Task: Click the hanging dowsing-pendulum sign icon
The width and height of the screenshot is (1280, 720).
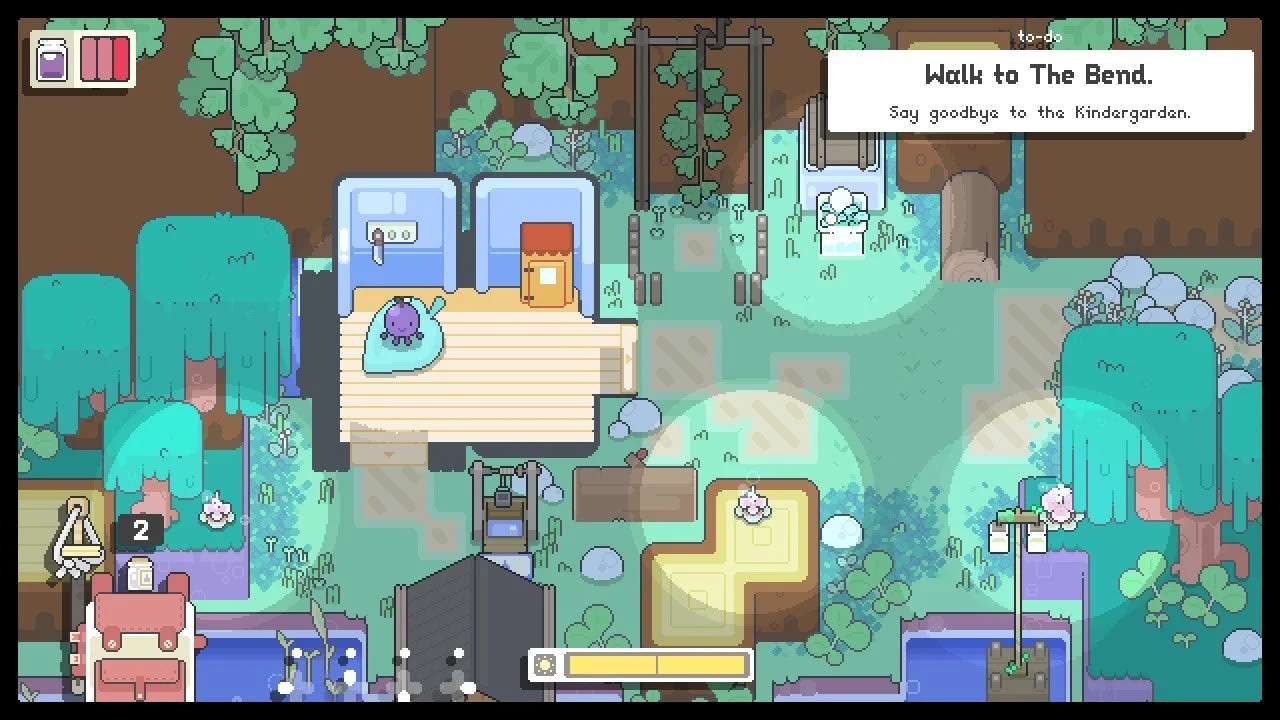Action: coord(80,530)
